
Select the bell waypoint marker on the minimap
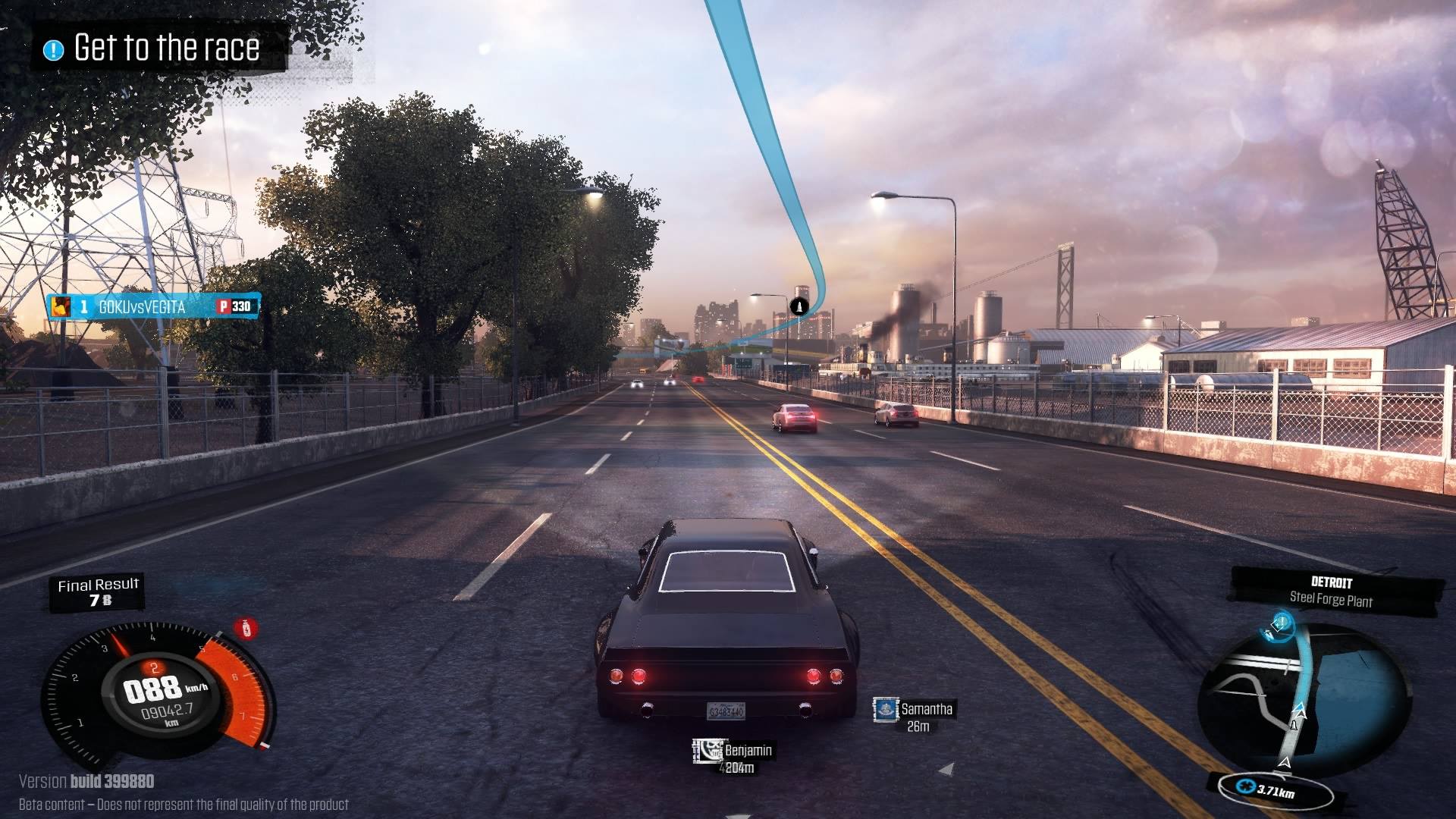(x=1295, y=723)
